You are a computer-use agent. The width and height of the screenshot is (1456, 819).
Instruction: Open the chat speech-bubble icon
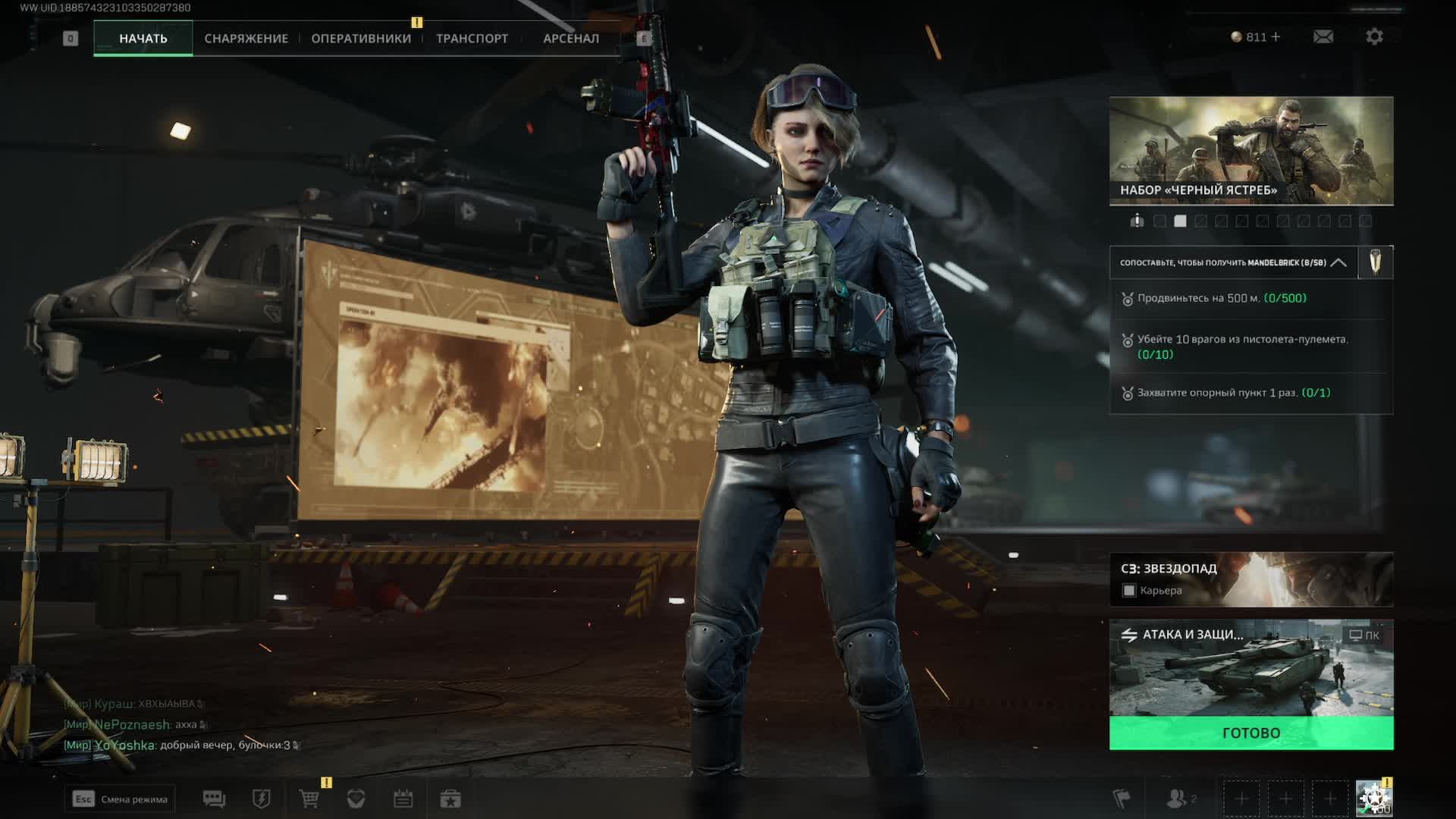[214, 799]
